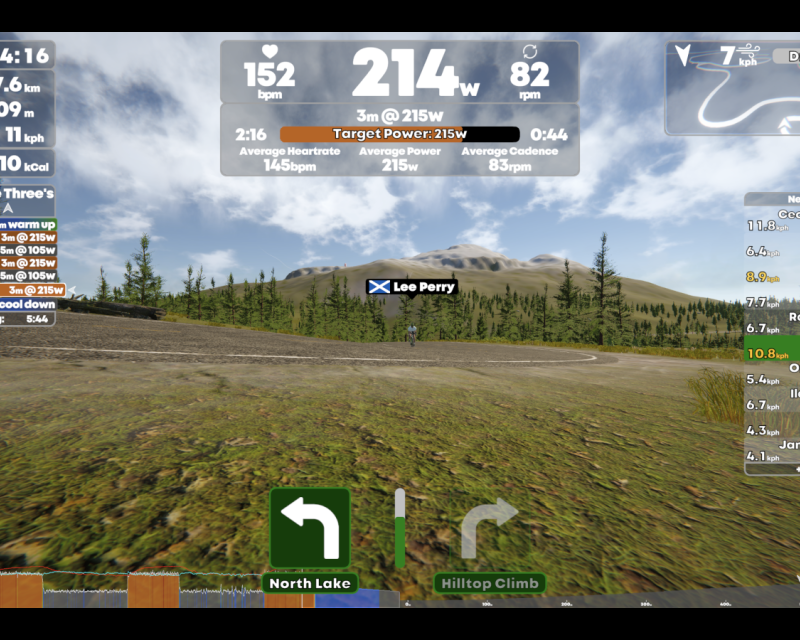Choose the Hilltop Climb right turn
This screenshot has width=800, height=640.
pos(489,528)
